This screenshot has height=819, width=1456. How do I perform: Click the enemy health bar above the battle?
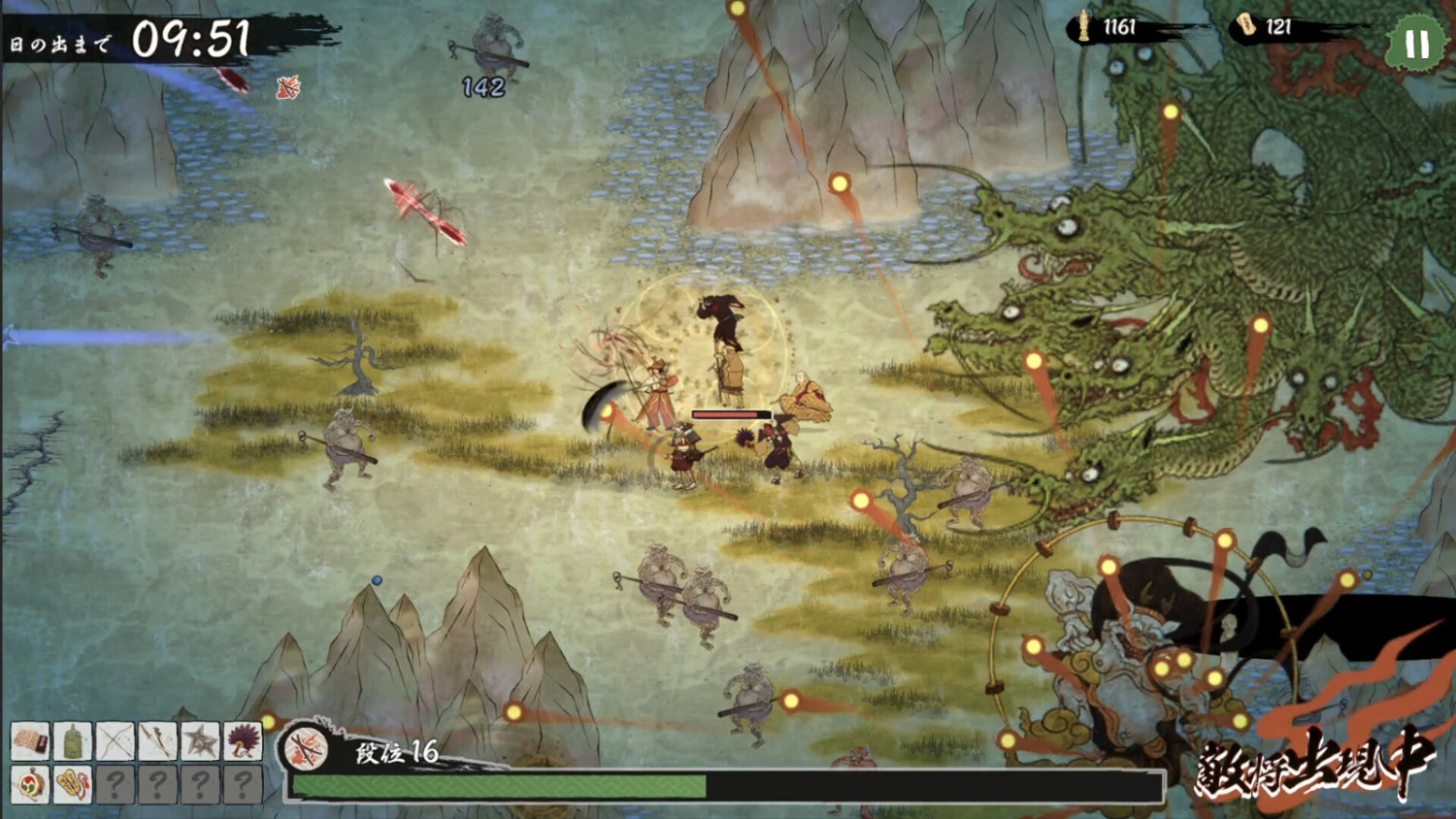pyautogui.click(x=731, y=412)
